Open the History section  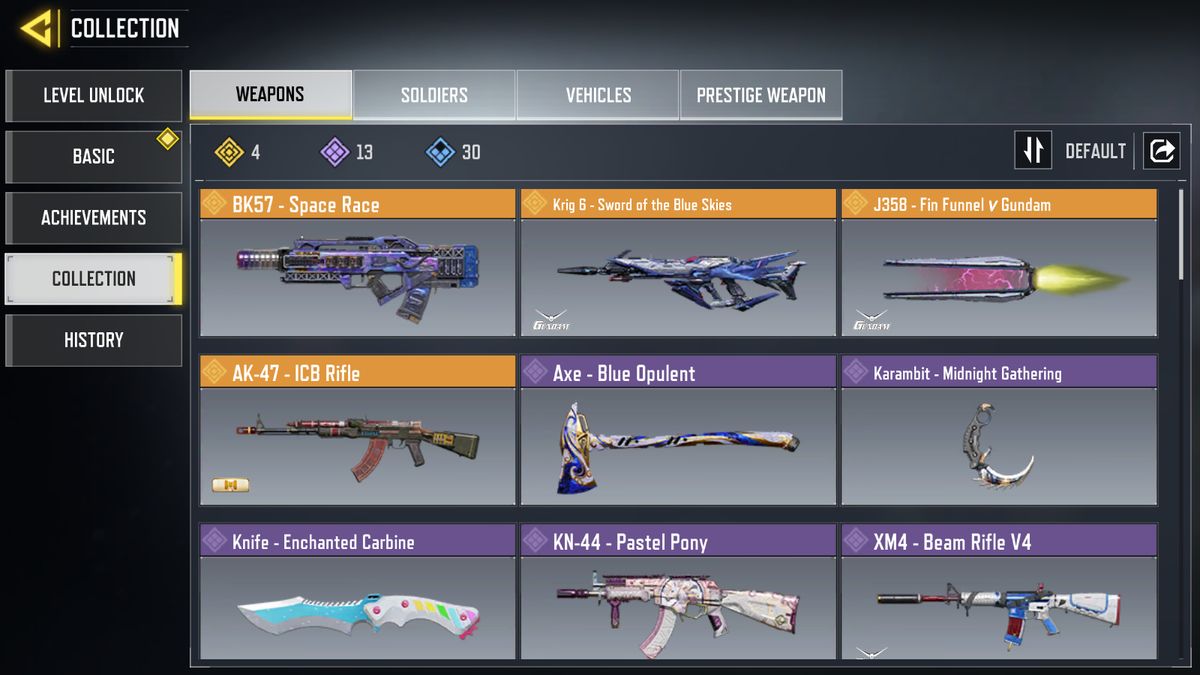tap(94, 340)
